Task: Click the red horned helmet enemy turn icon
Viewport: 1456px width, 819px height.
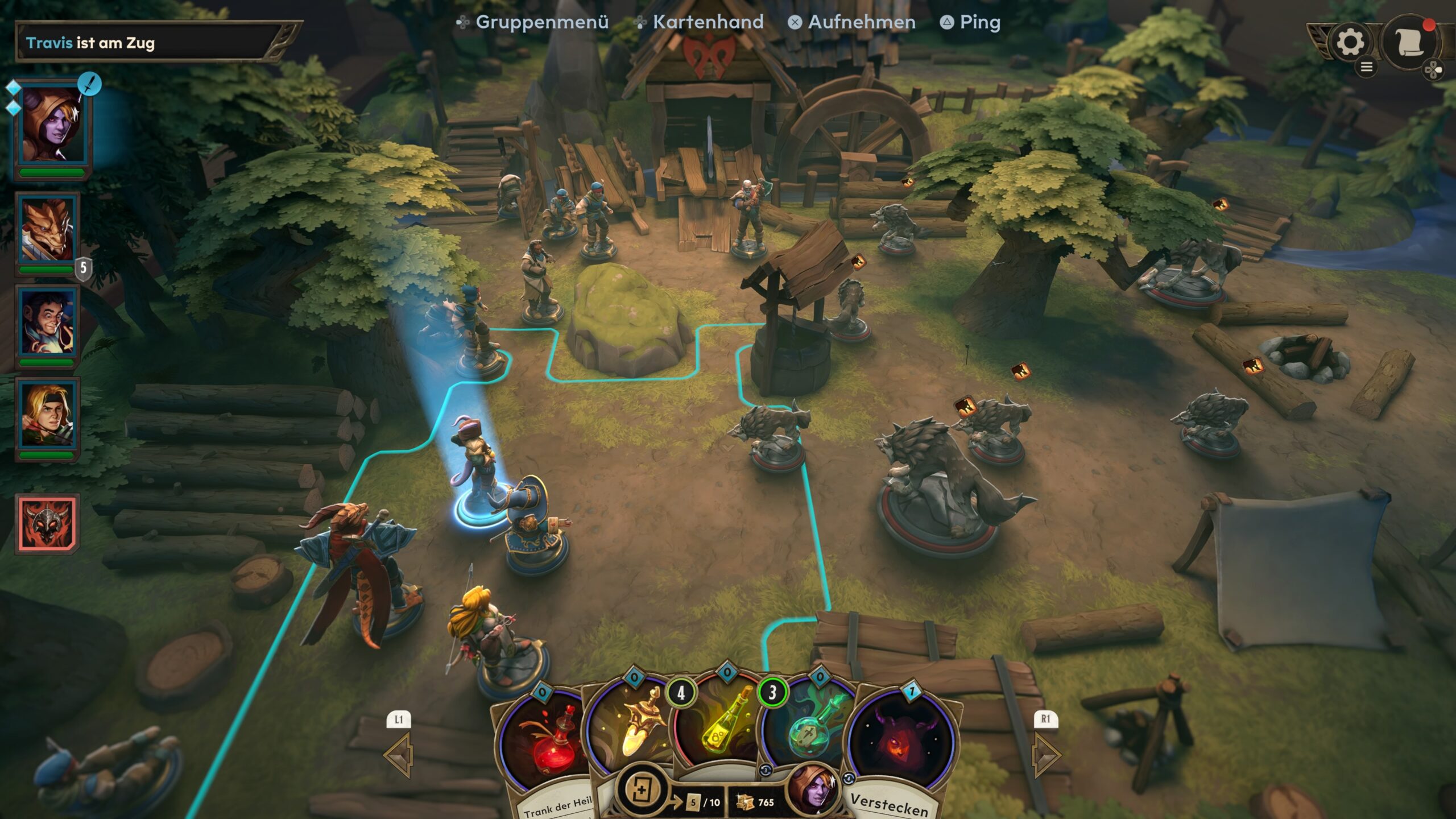Action: tap(47, 523)
